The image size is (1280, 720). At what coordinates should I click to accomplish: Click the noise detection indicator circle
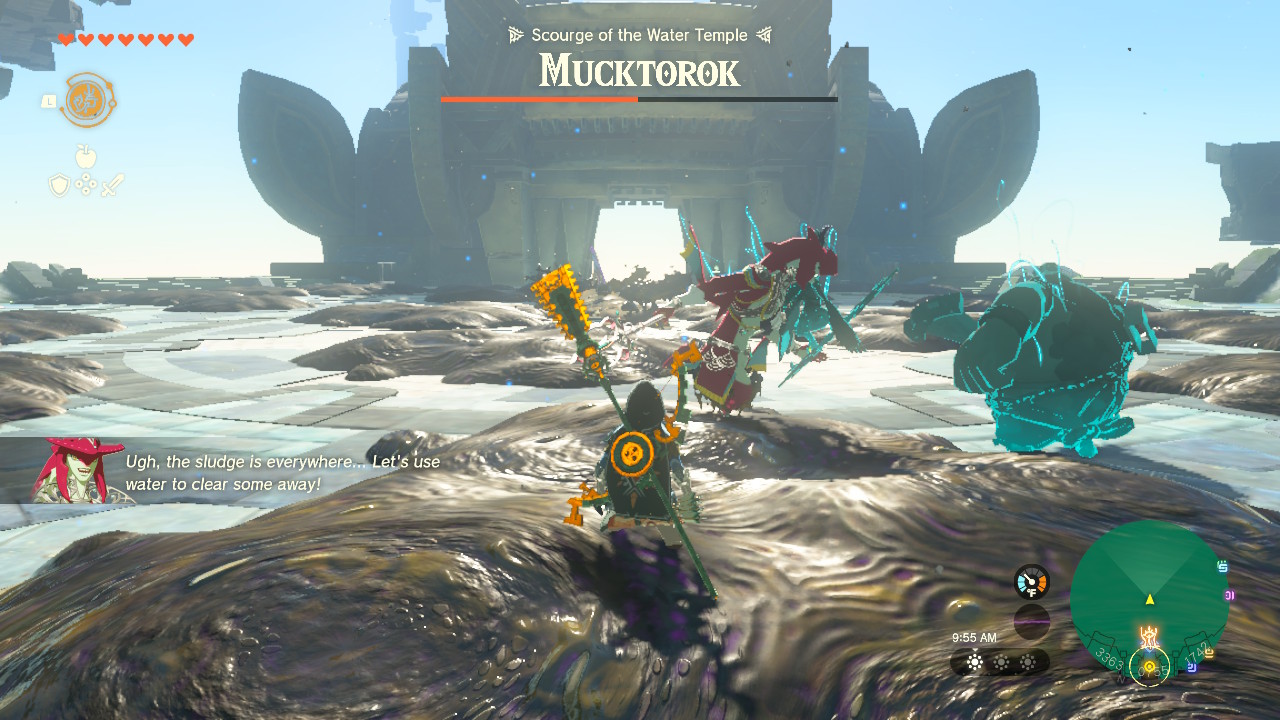point(1032,618)
